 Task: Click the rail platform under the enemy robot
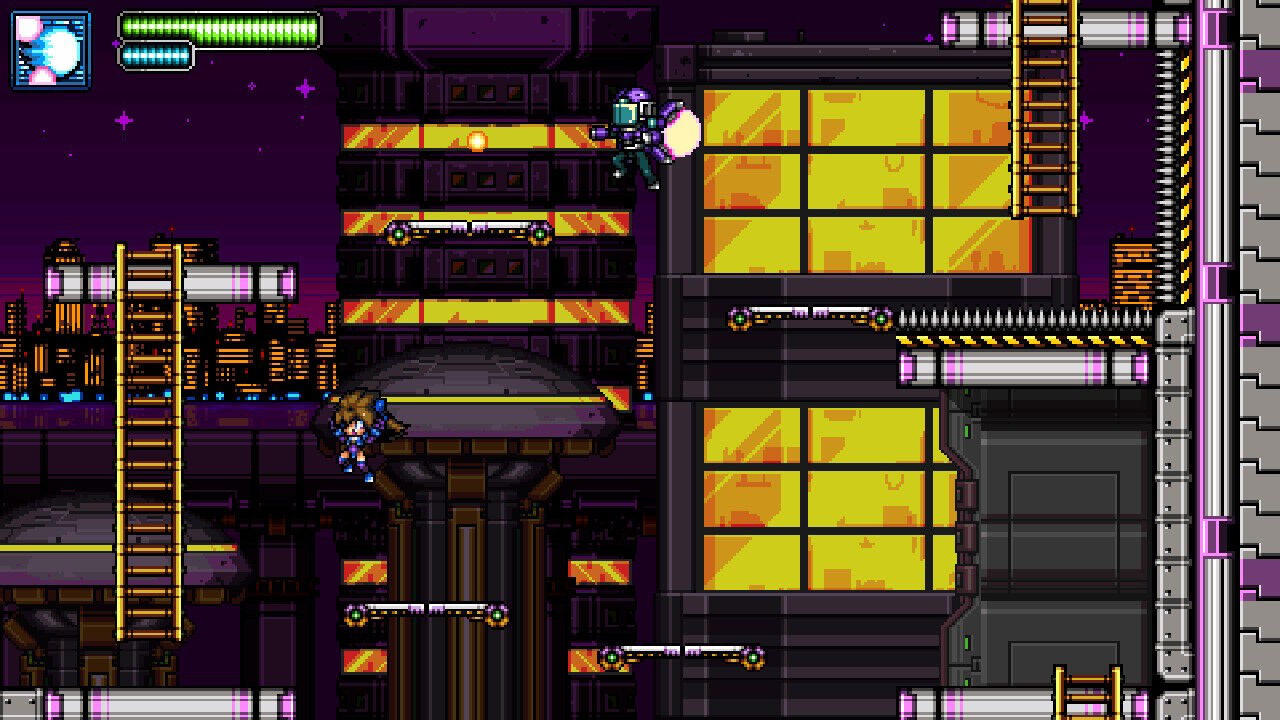click(x=810, y=318)
